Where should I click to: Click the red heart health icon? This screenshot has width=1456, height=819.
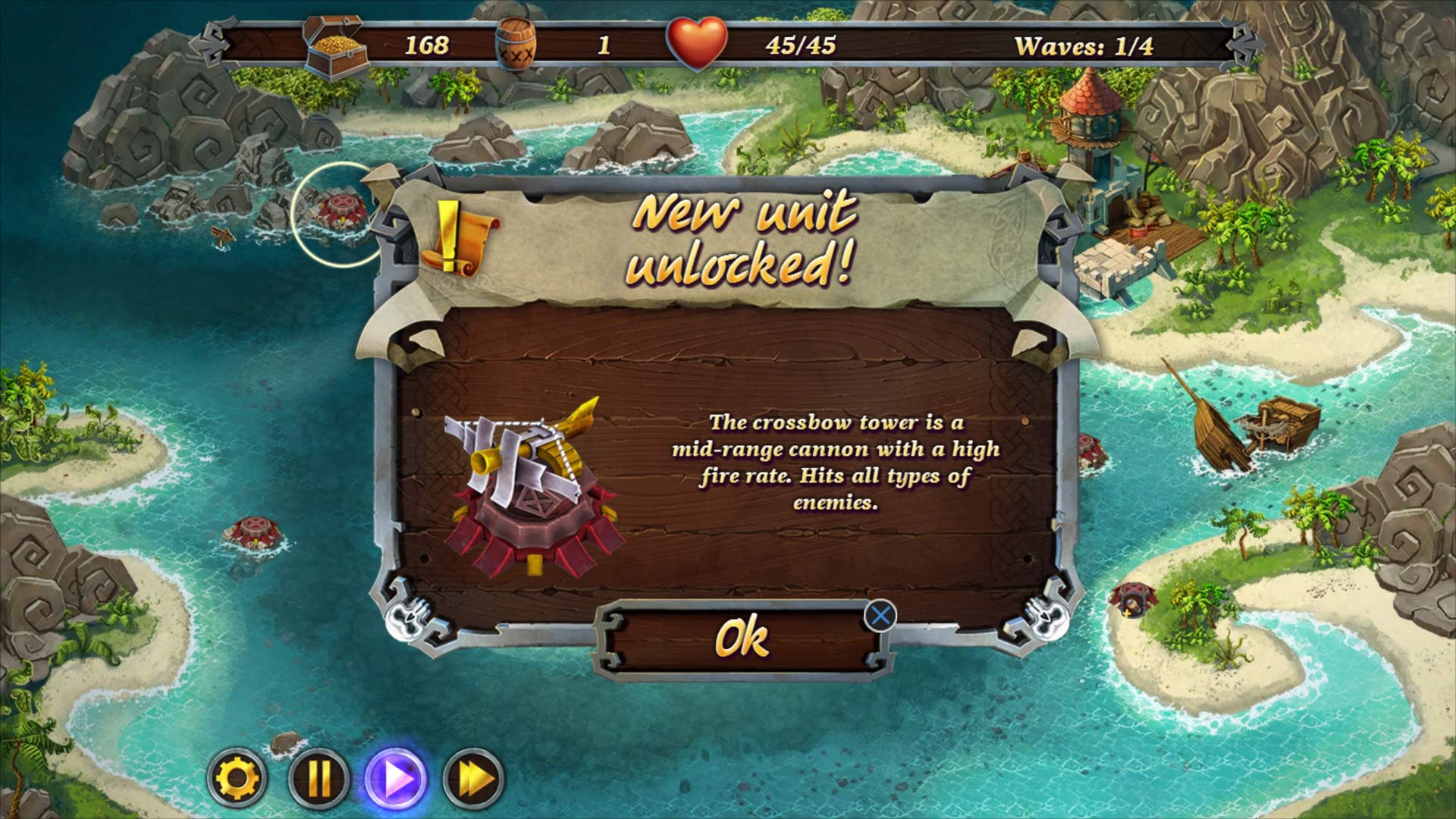pos(696,42)
